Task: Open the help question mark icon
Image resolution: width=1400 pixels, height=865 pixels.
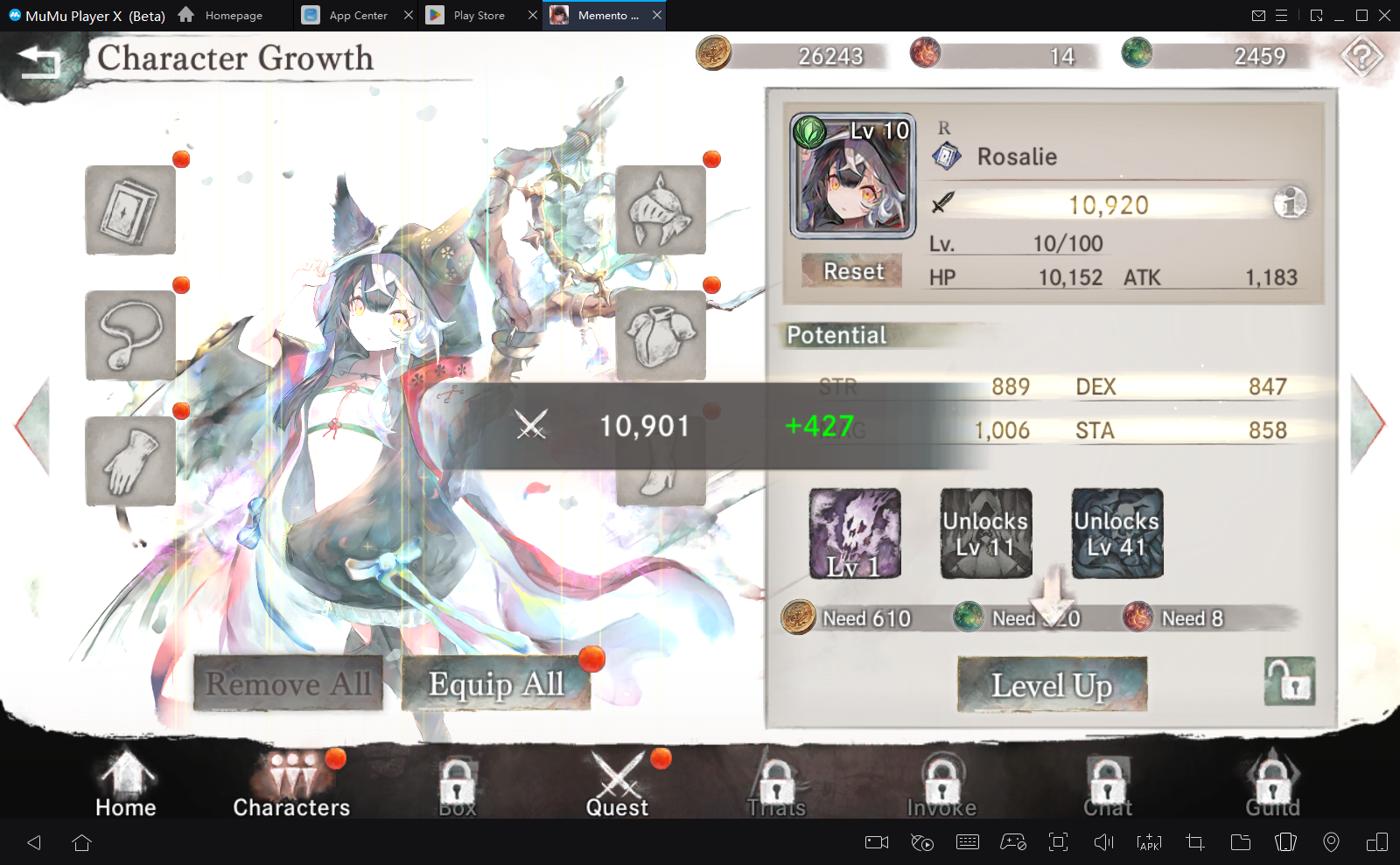Action: [x=1361, y=54]
